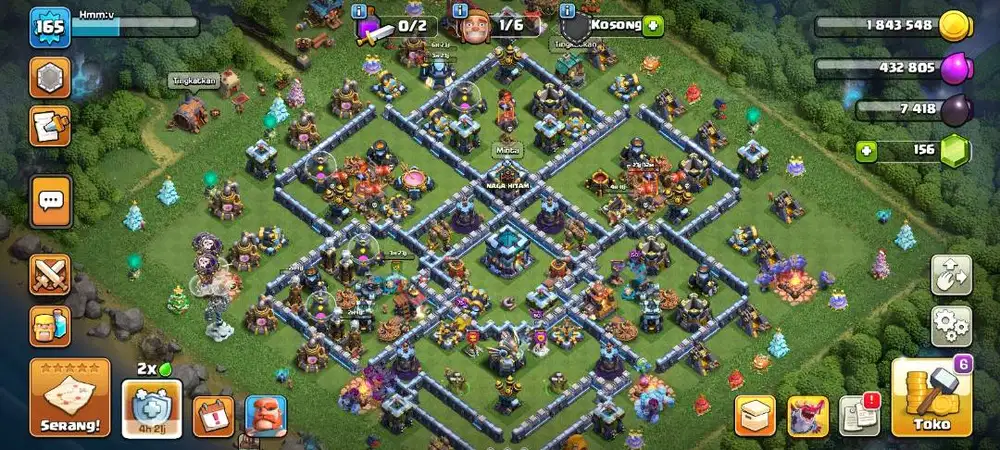Click the green plus to buy gems
Screen dimensions: 1000x450
click(x=867, y=151)
